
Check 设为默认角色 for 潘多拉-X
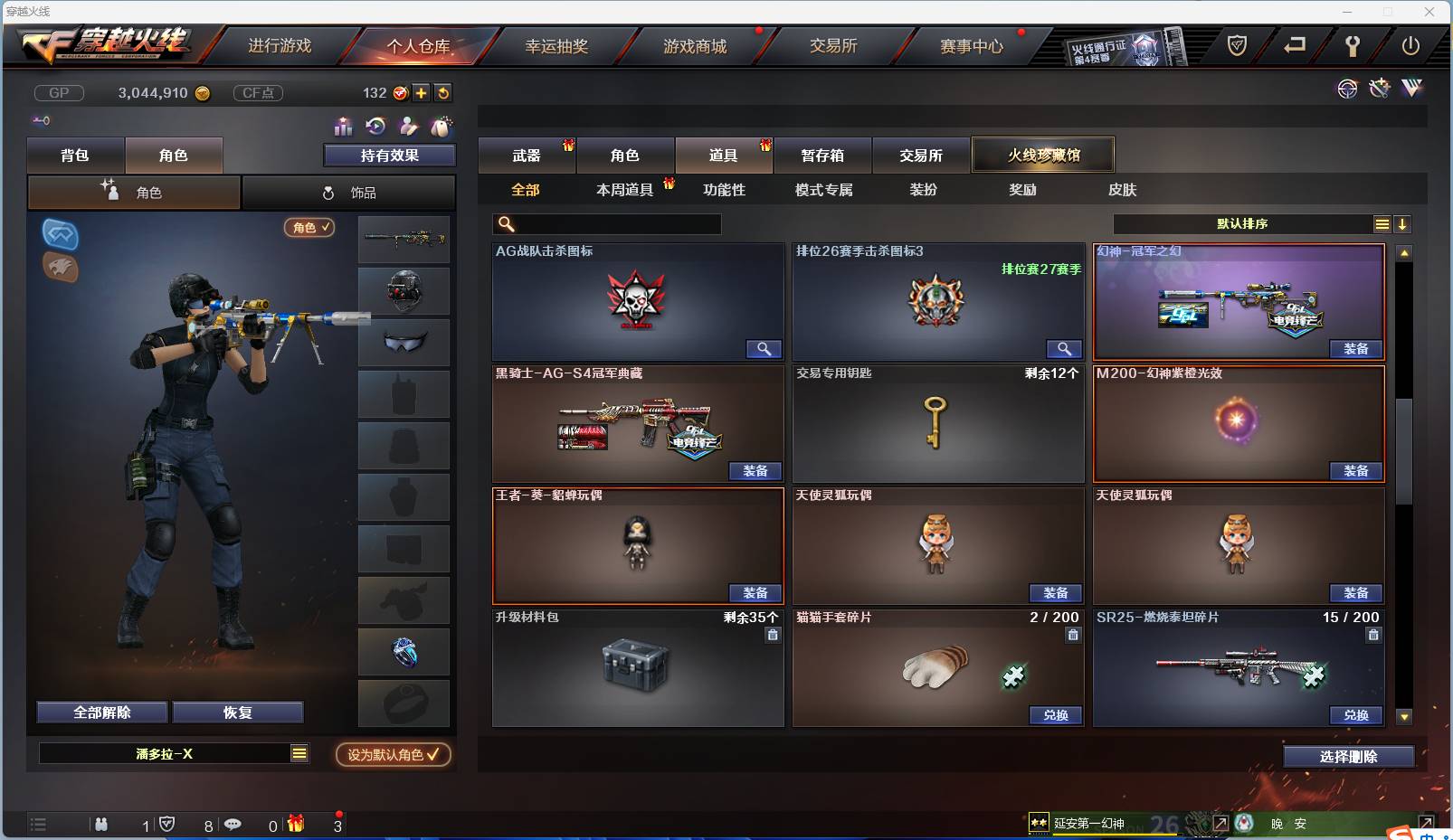click(x=393, y=756)
